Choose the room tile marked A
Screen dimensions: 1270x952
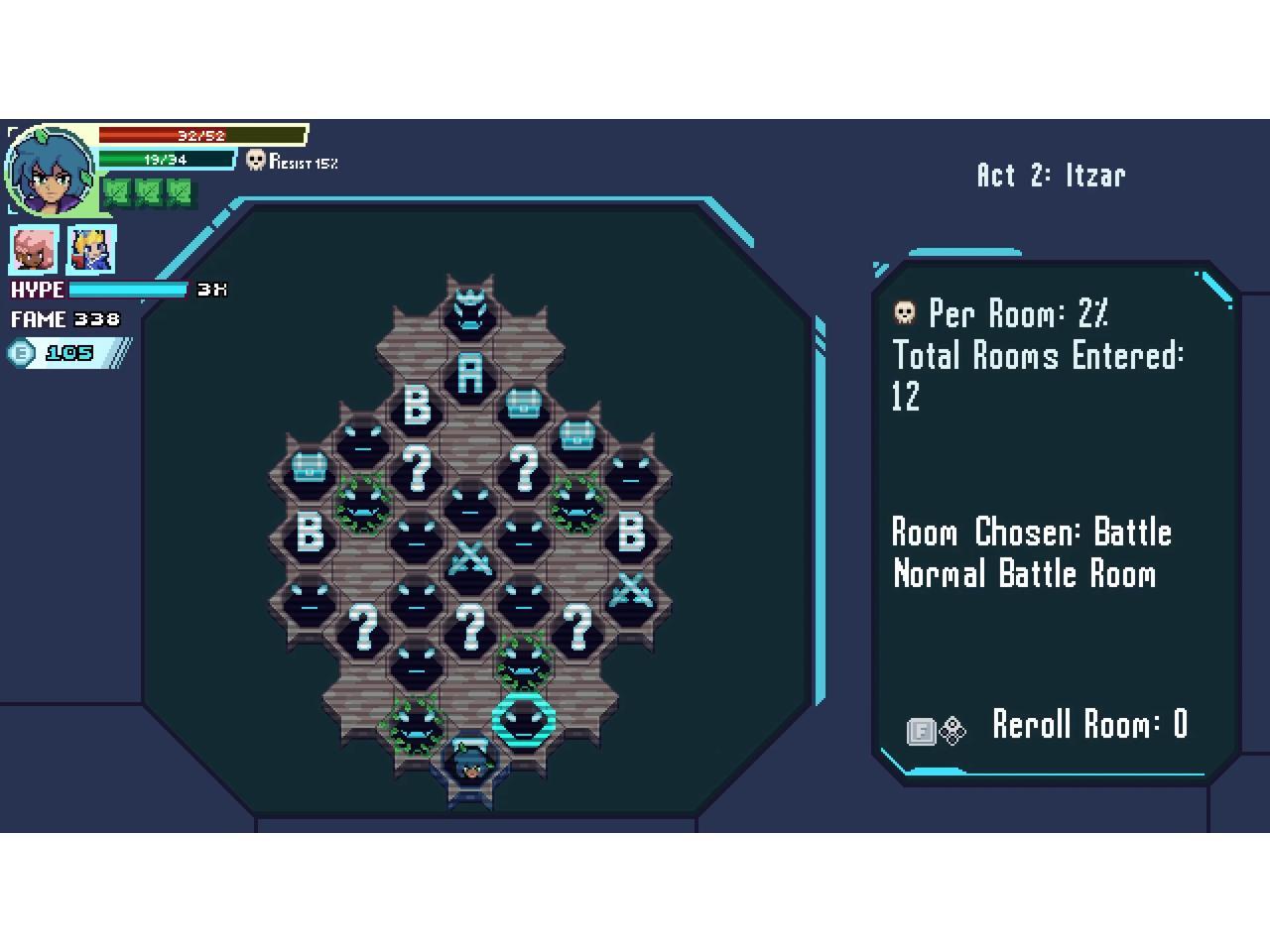(x=469, y=375)
